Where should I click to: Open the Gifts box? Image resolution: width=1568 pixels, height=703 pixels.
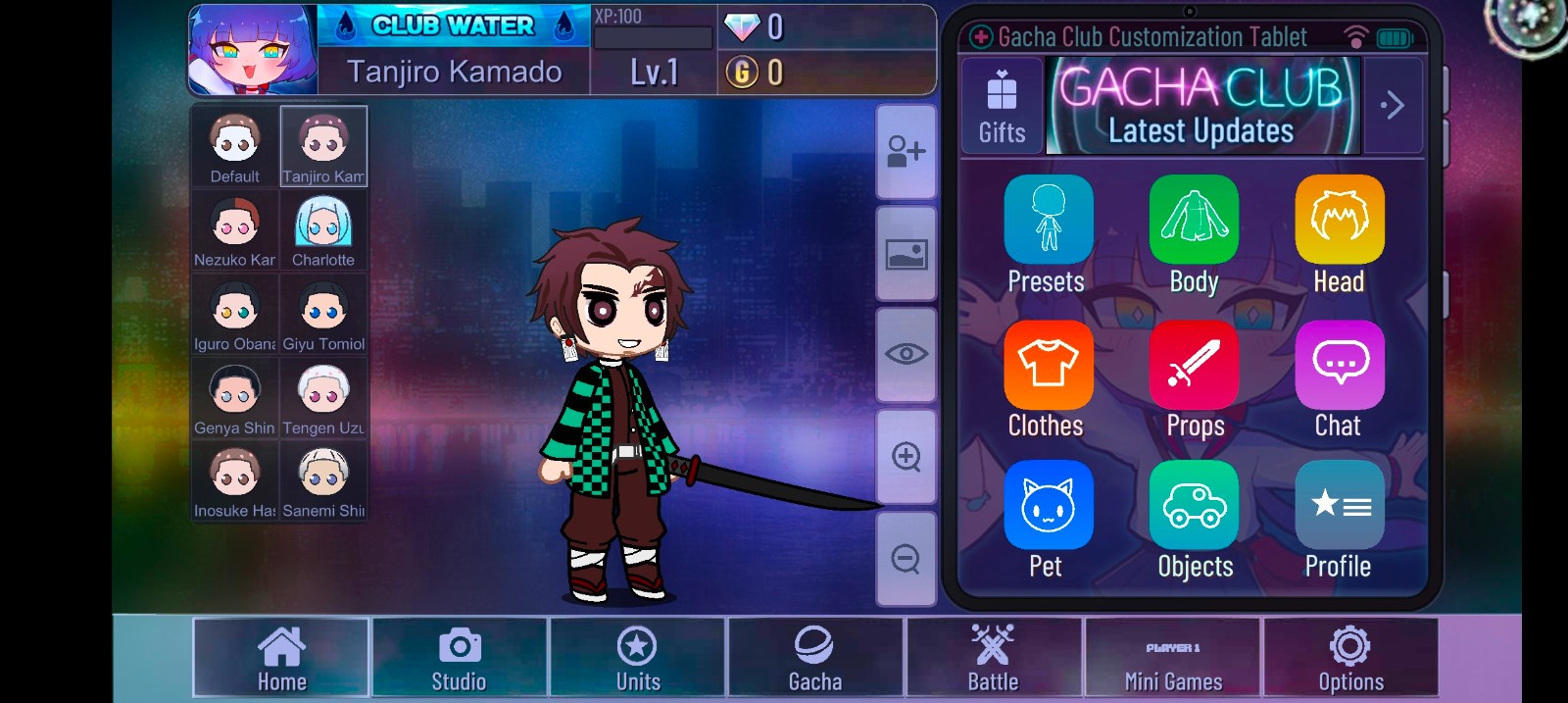click(1002, 106)
